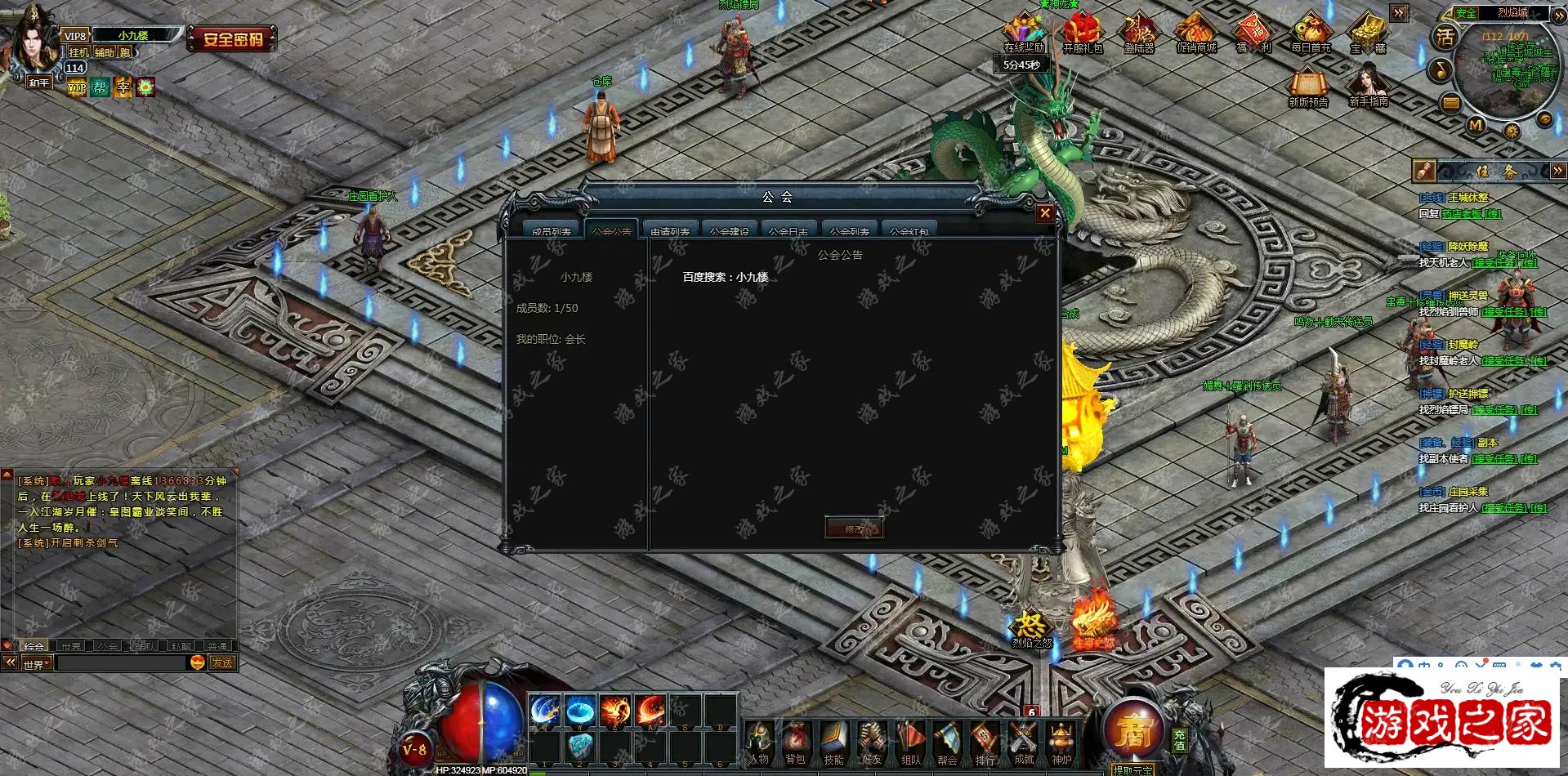1568x776 pixels.
Task: Open the 促销商城 shop icon
Action: 1196,33
